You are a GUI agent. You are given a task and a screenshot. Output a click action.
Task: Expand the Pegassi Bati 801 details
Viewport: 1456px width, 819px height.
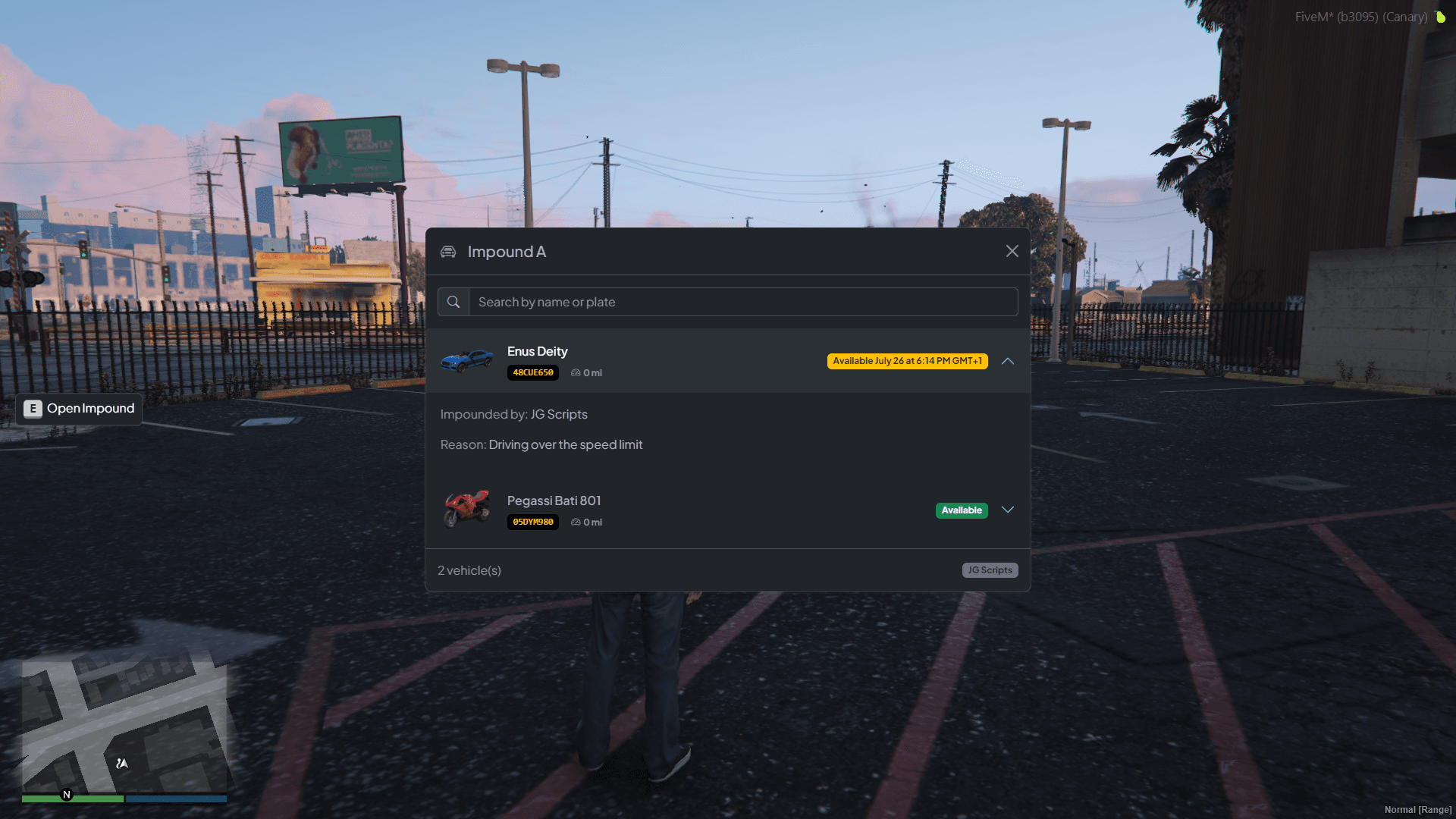1008,510
